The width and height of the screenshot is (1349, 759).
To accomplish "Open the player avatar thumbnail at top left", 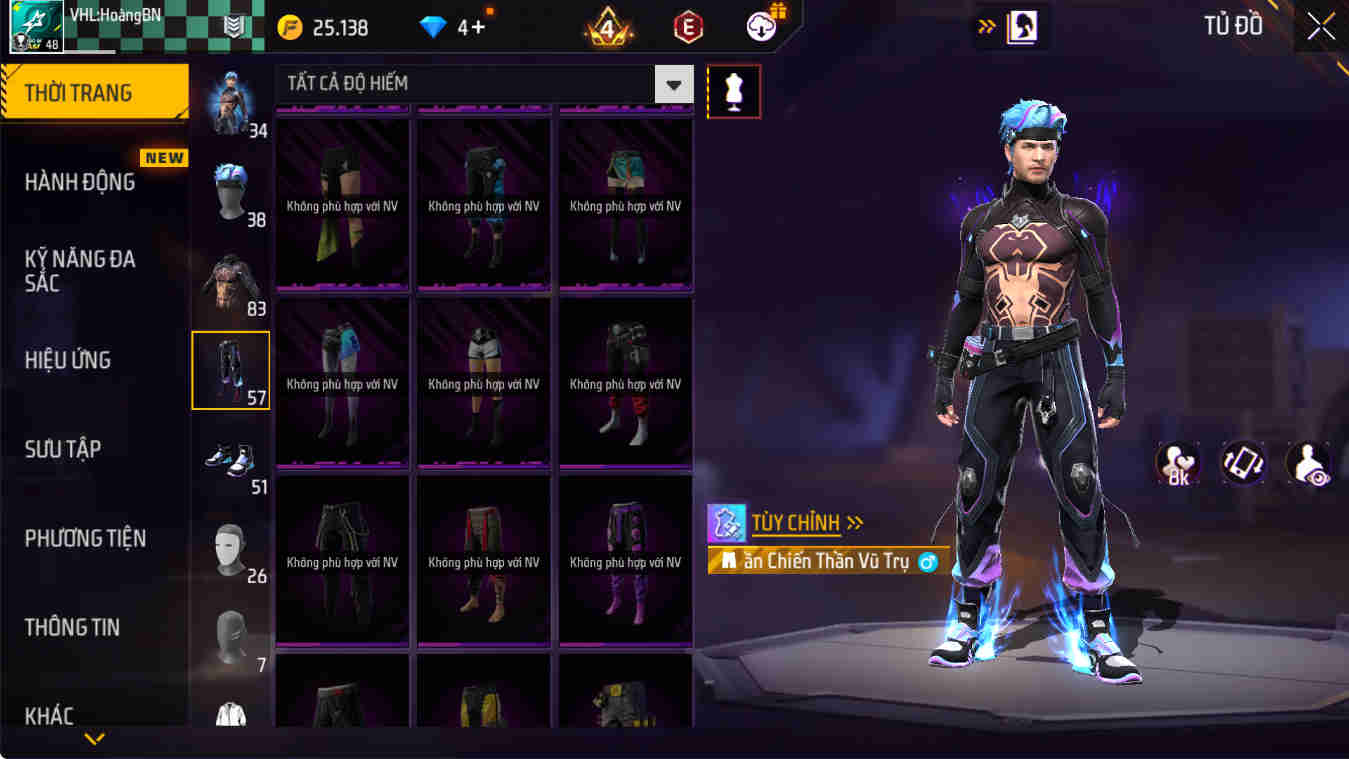I will click(27, 25).
